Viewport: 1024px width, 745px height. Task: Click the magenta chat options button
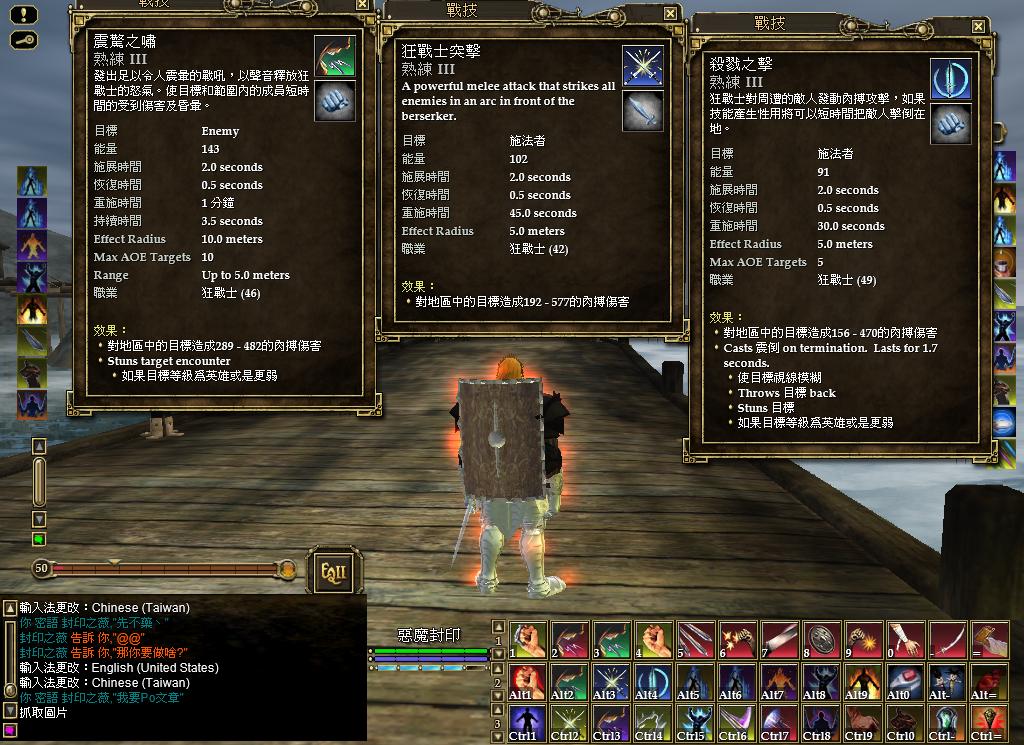click(x=10, y=731)
